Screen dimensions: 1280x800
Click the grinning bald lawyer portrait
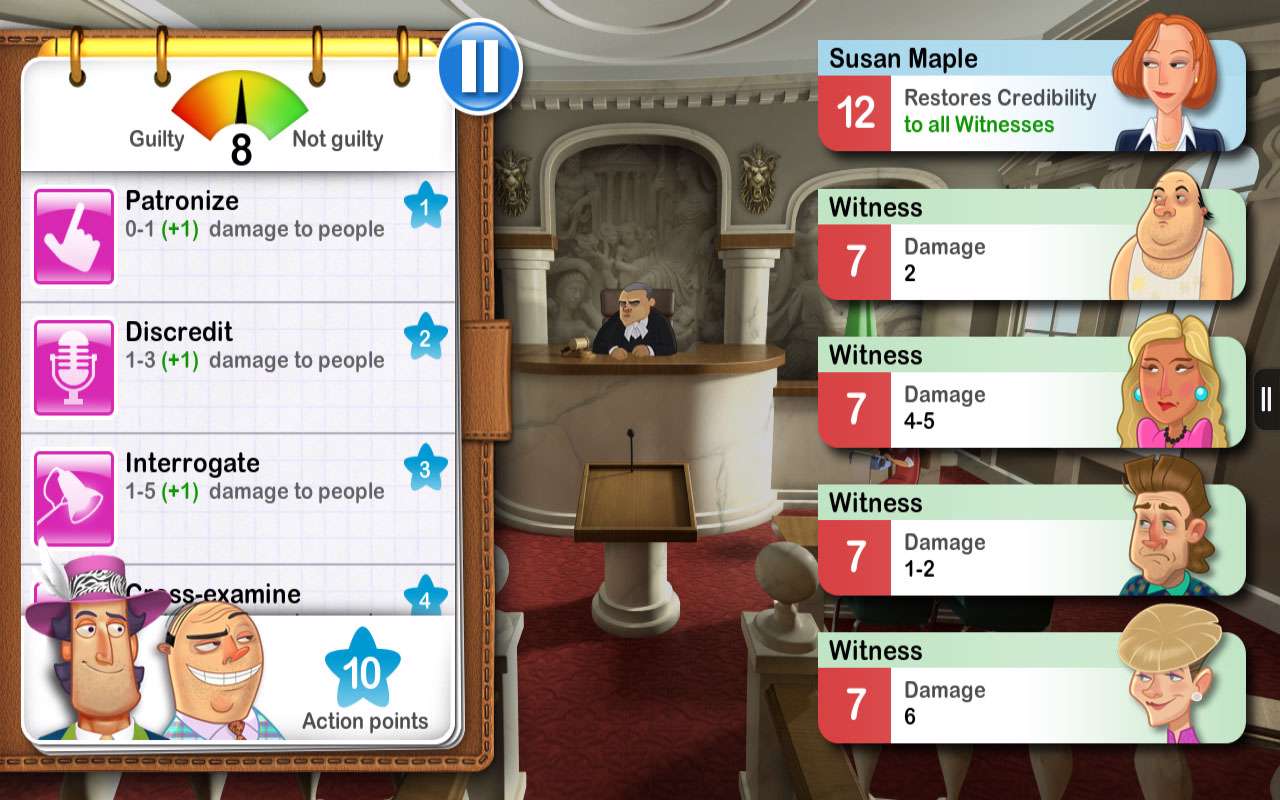(215, 675)
